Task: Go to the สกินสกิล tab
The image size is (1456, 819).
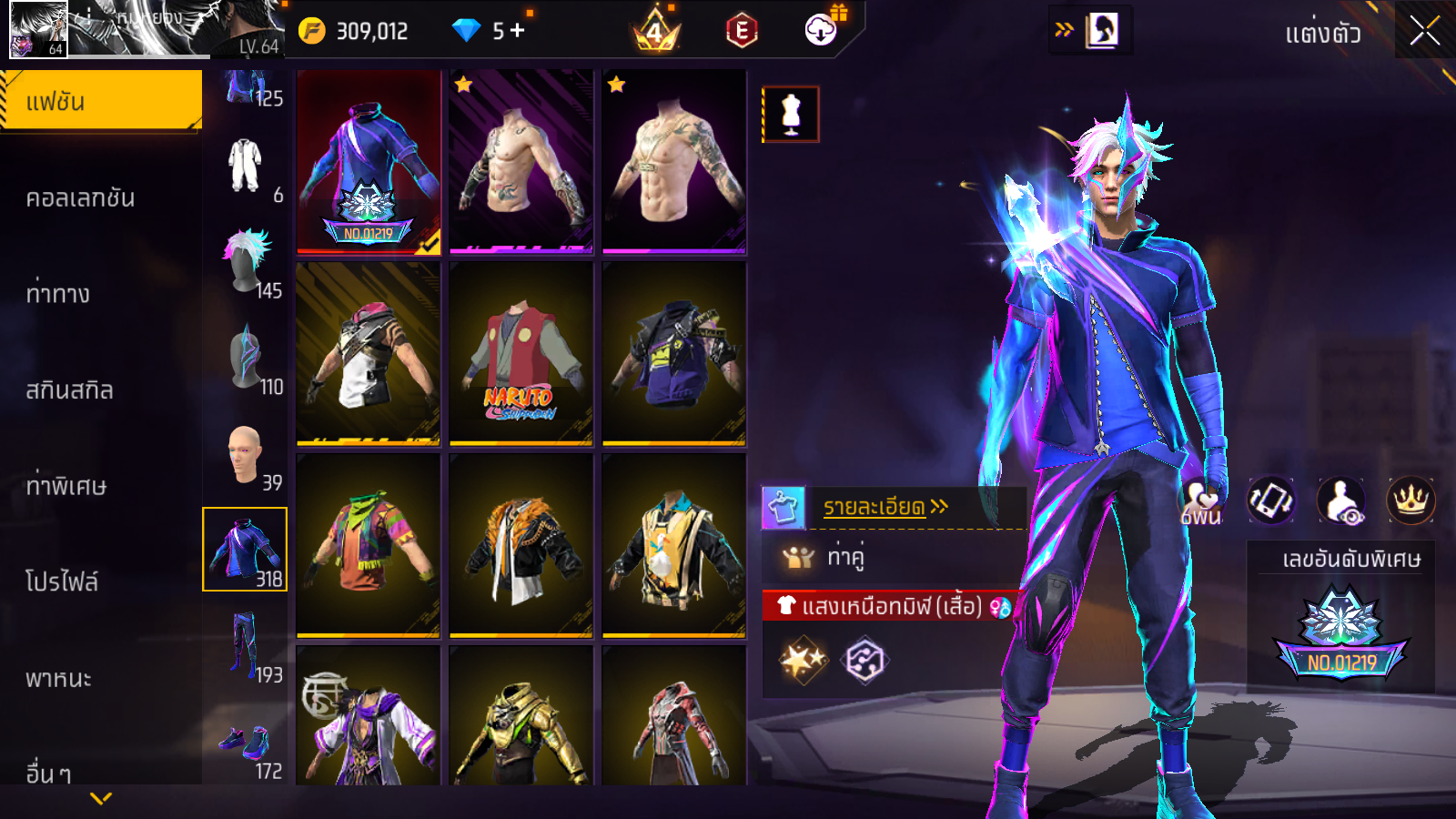Action: [x=69, y=389]
